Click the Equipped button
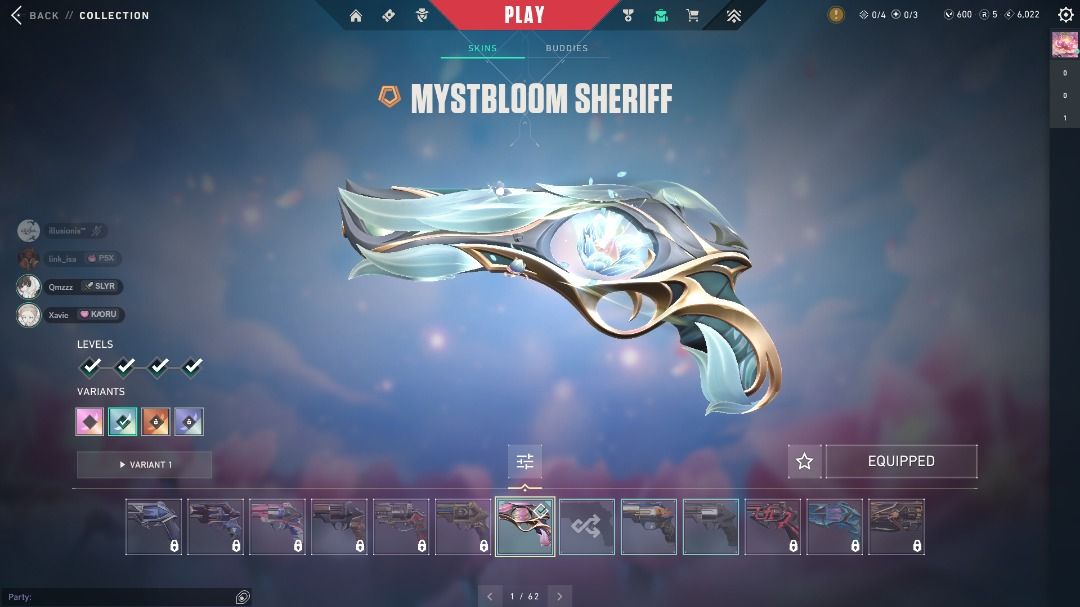 (x=901, y=461)
